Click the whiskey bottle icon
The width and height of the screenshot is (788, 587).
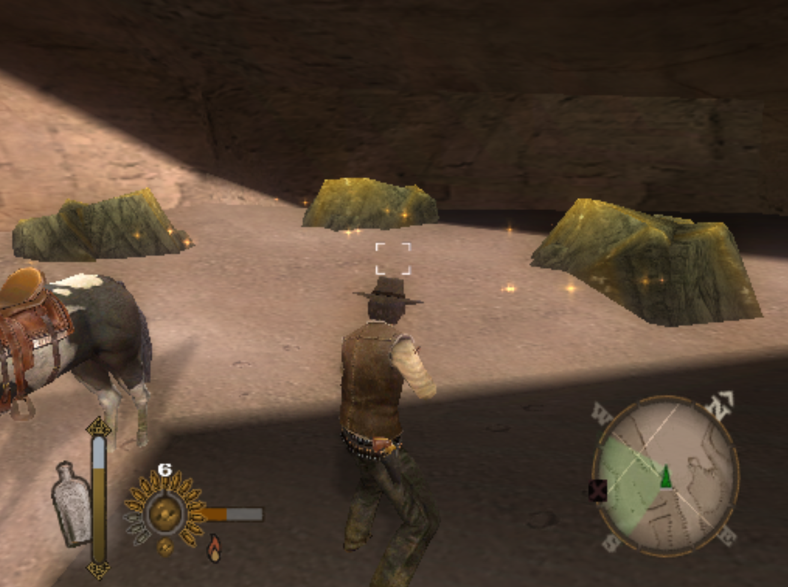(x=71, y=503)
